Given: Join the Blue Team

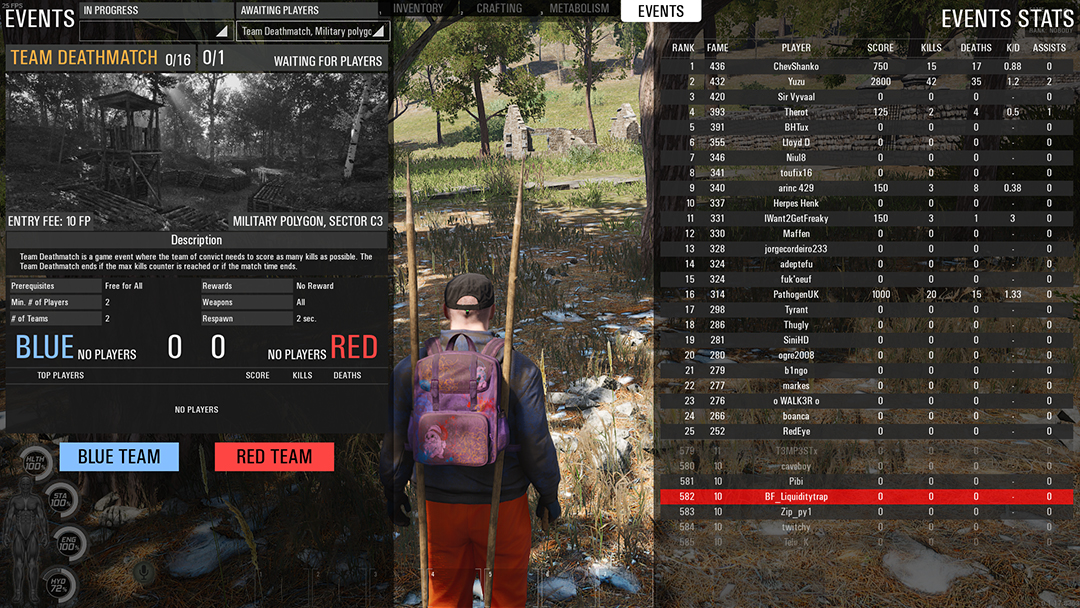Looking at the screenshot, I should click(x=119, y=457).
